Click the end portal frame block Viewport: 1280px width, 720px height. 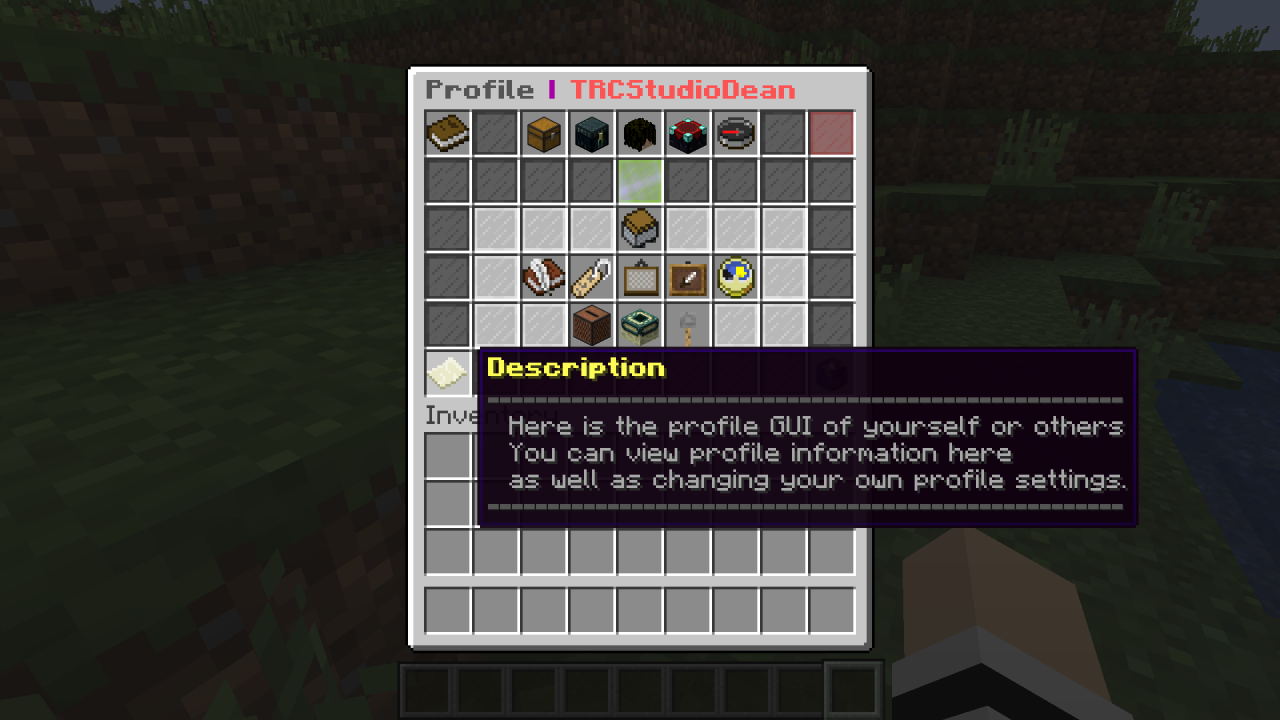(x=639, y=325)
